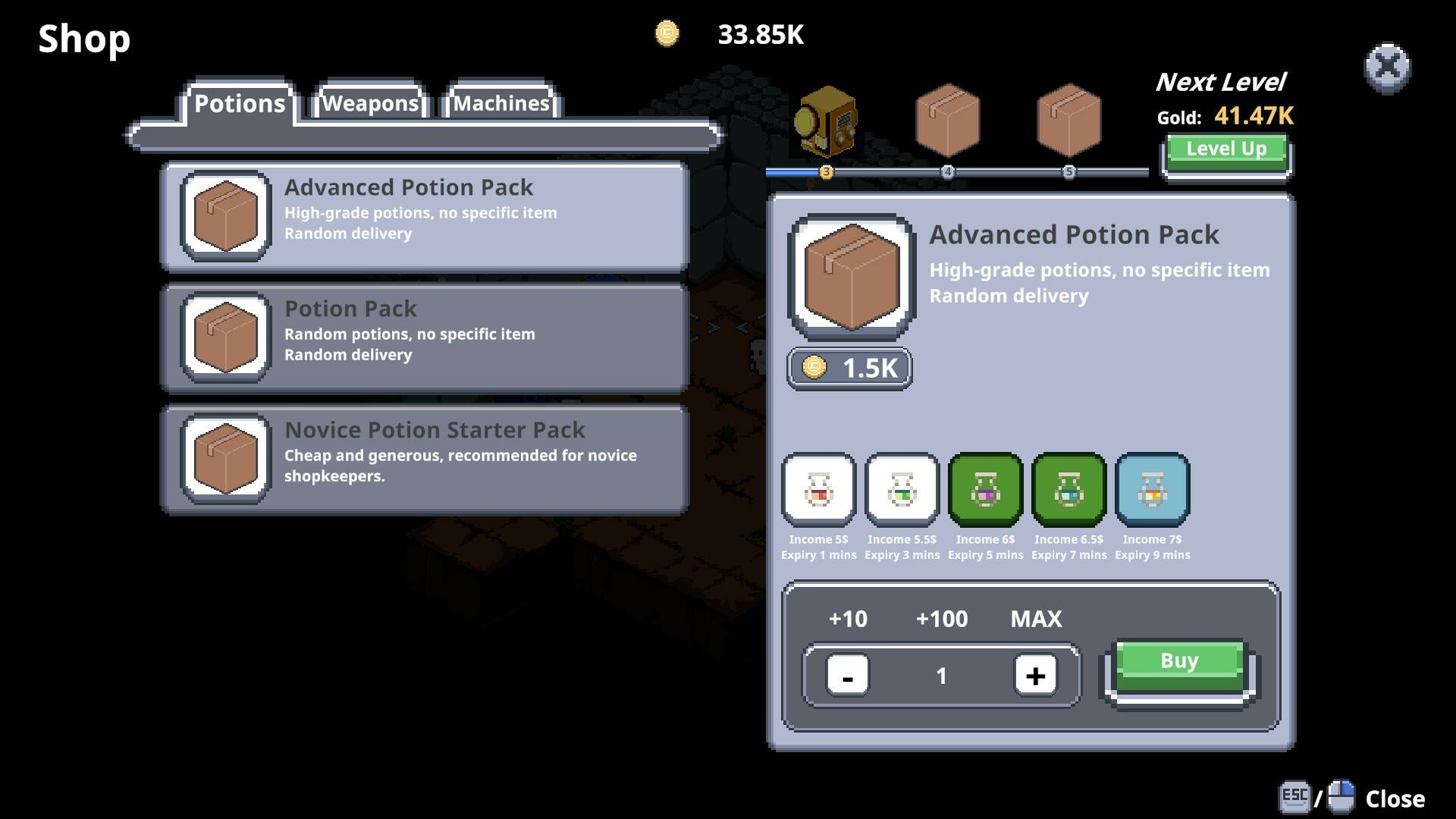The image size is (1456, 819).
Task: Switch to the Weapons tab
Action: pyautogui.click(x=370, y=102)
